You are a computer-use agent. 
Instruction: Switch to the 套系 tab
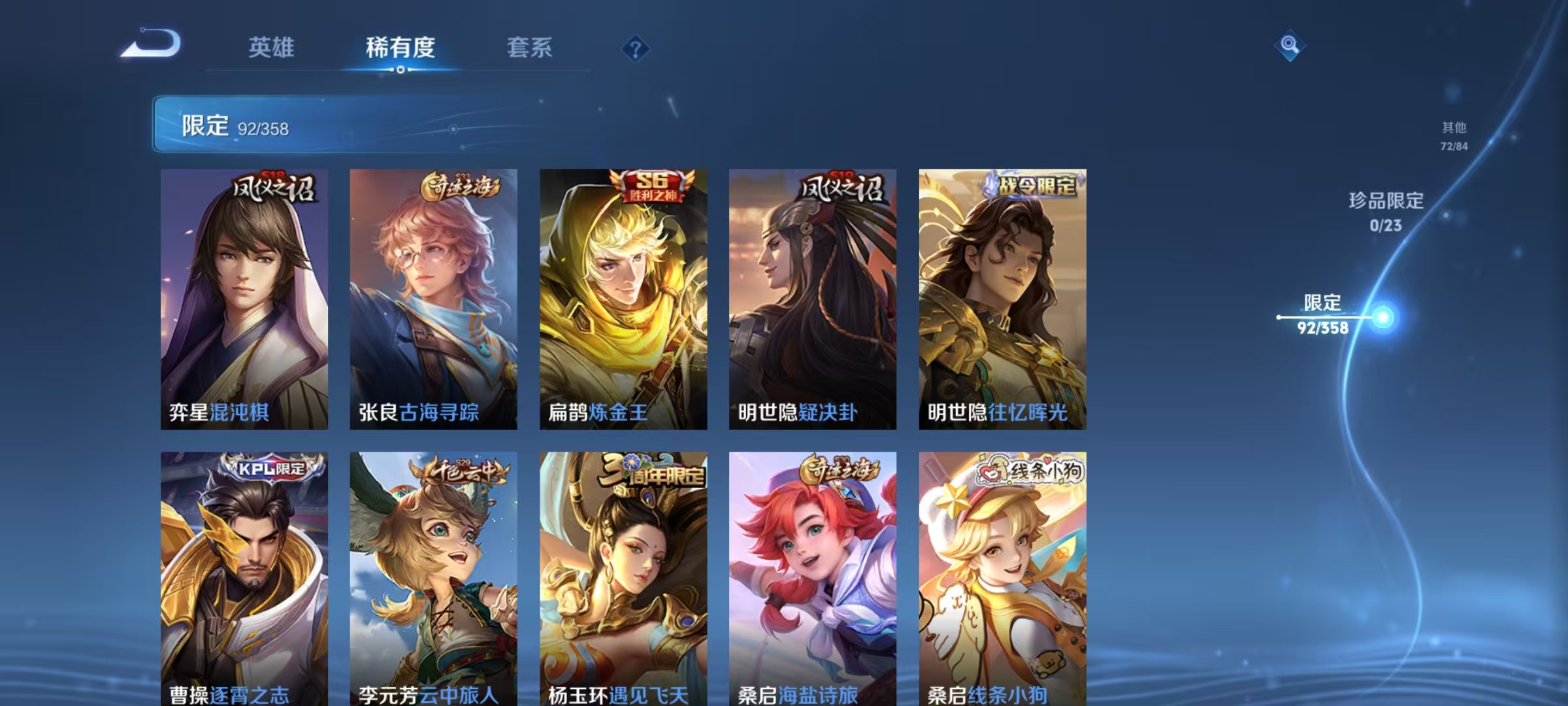(531, 48)
